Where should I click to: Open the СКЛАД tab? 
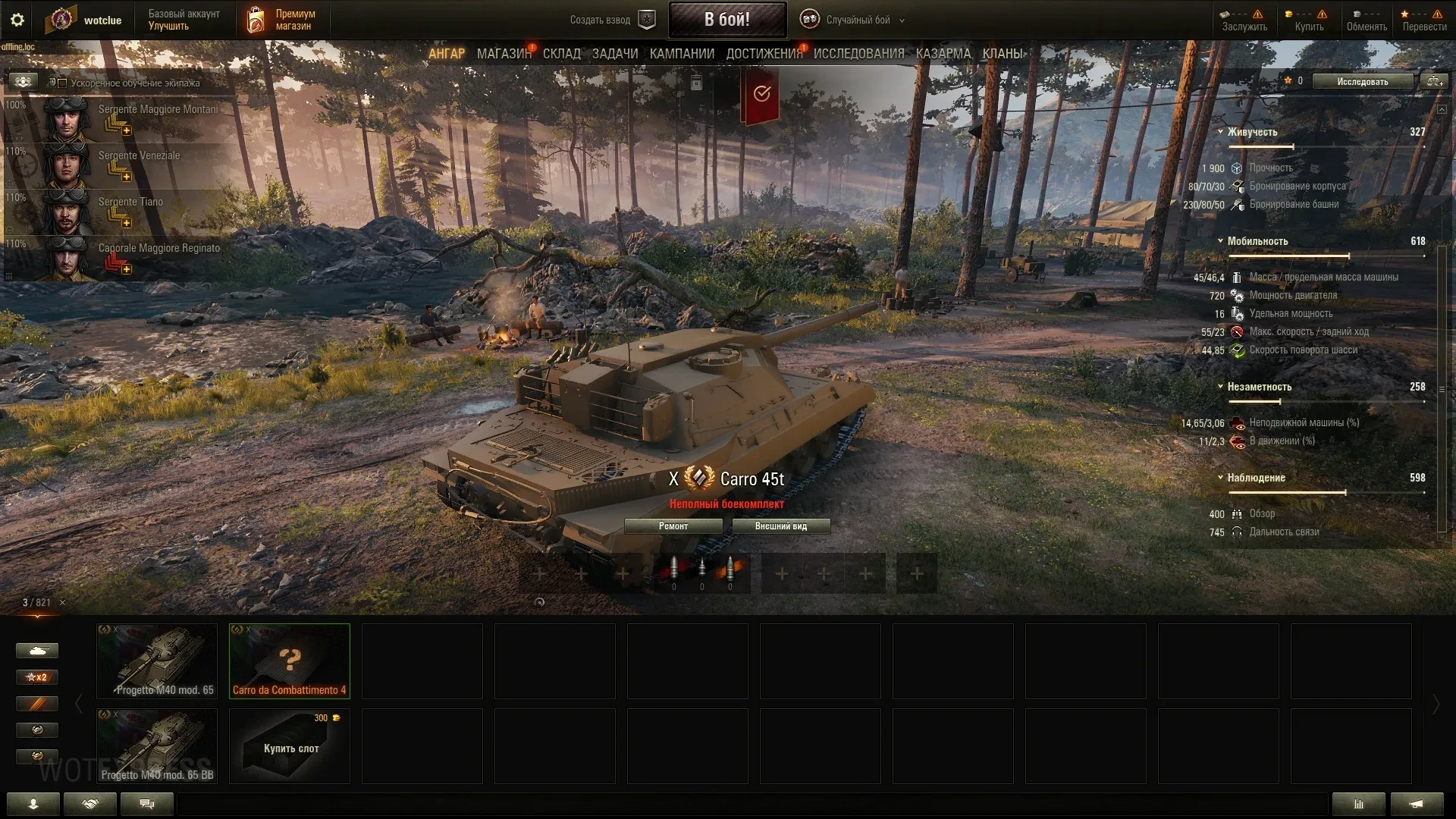pyautogui.click(x=561, y=54)
